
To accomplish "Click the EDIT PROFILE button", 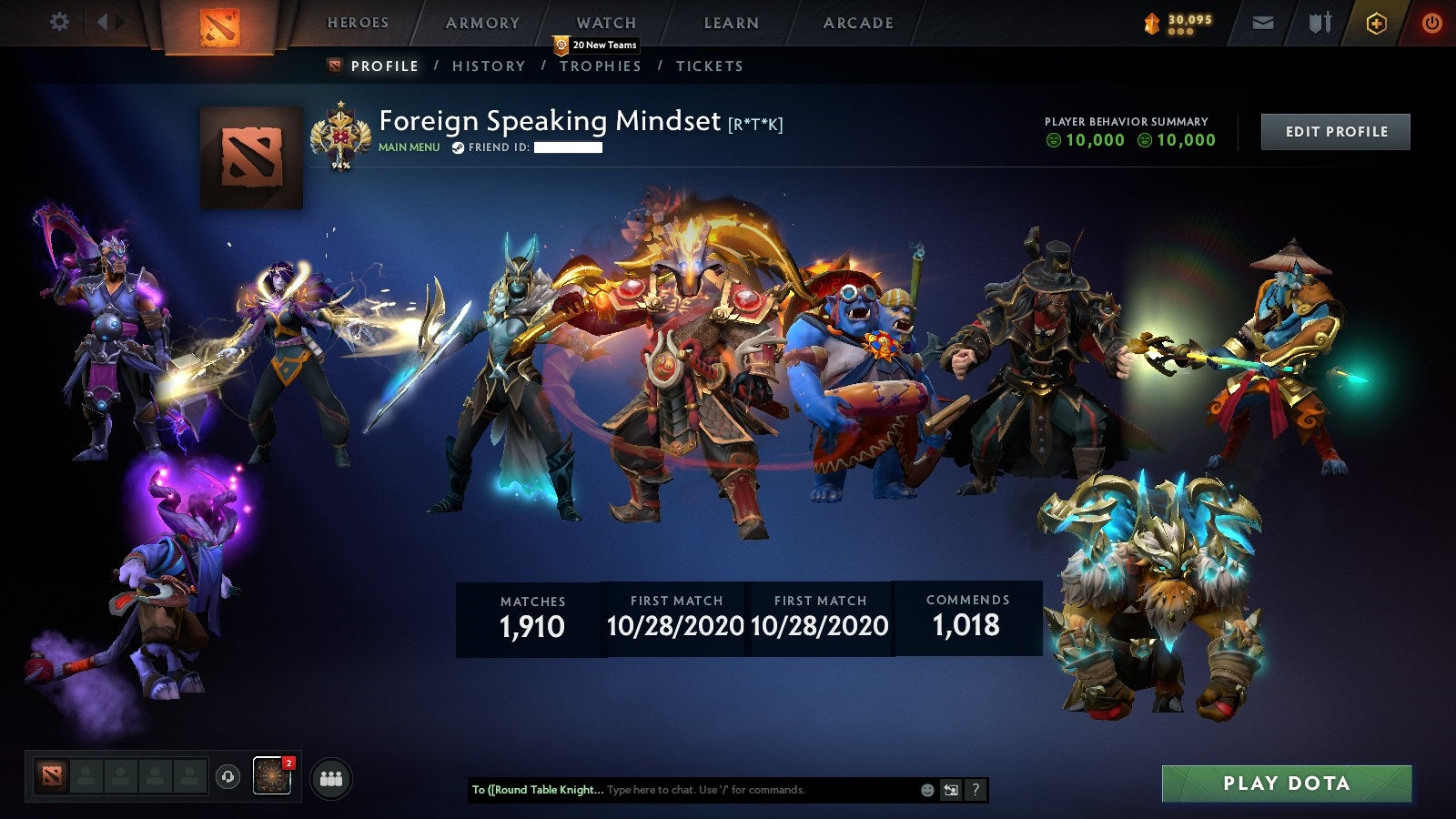I will click(x=1335, y=131).
